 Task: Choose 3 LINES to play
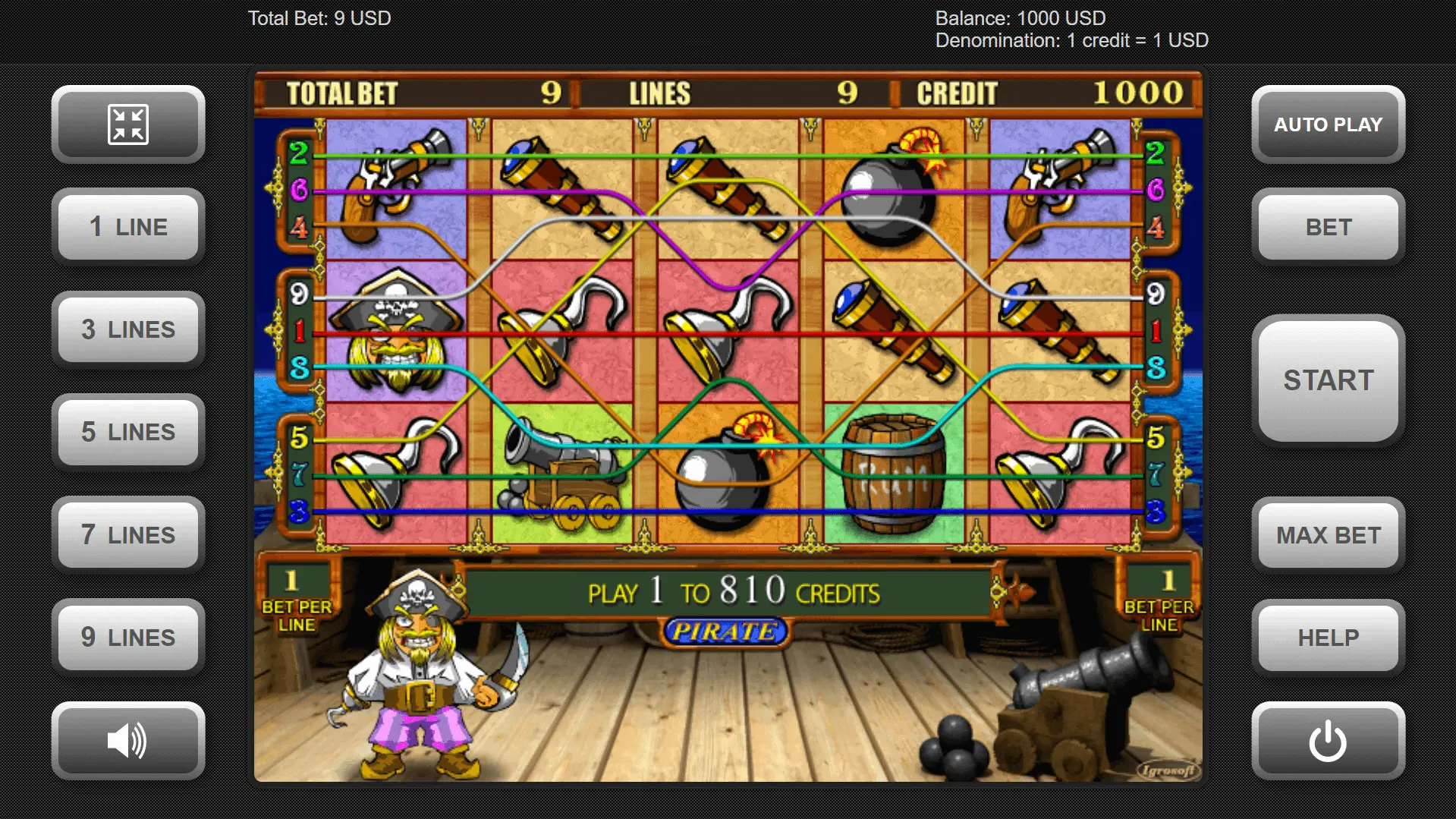[x=128, y=329]
